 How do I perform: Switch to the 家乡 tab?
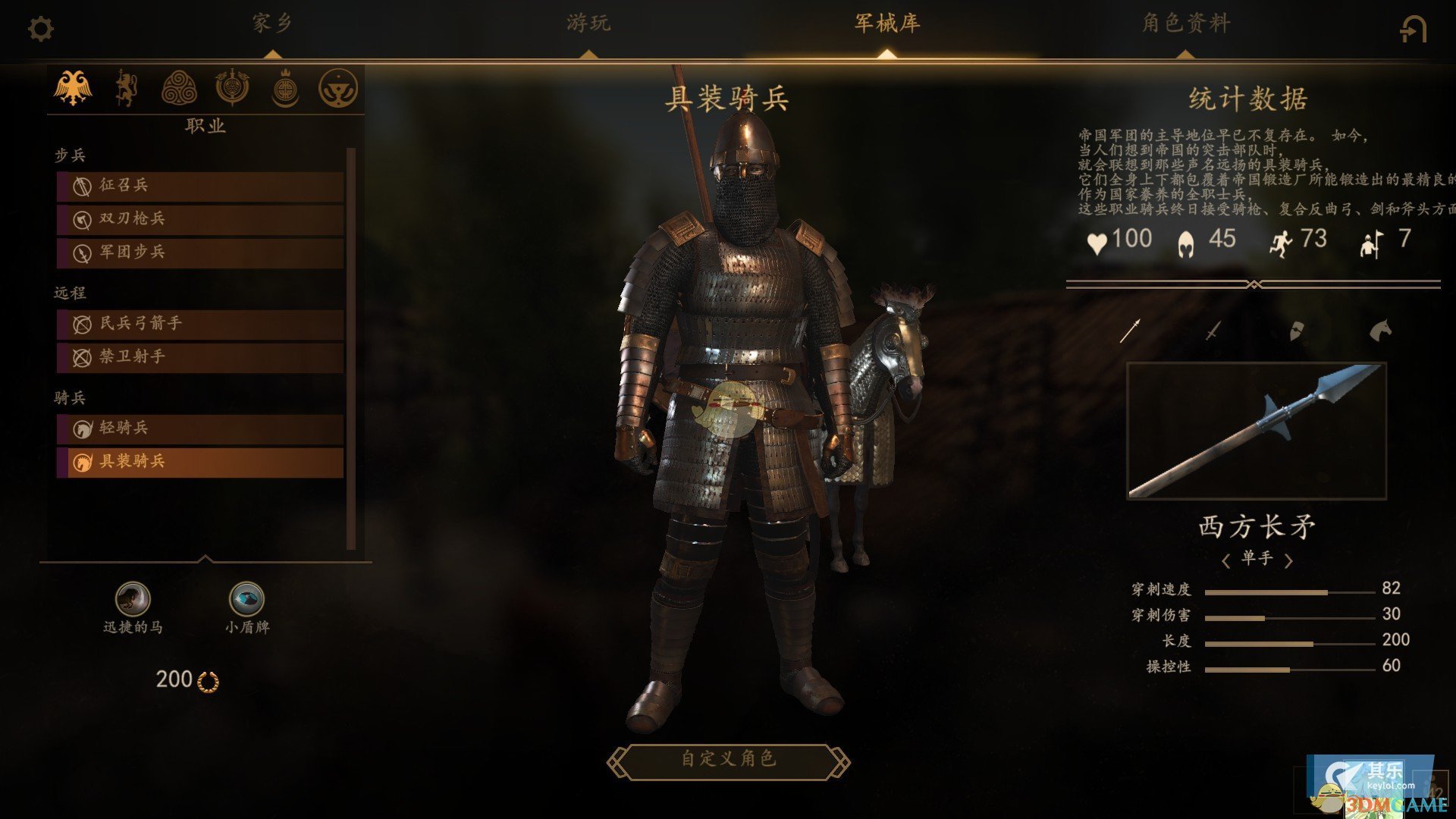tap(272, 24)
